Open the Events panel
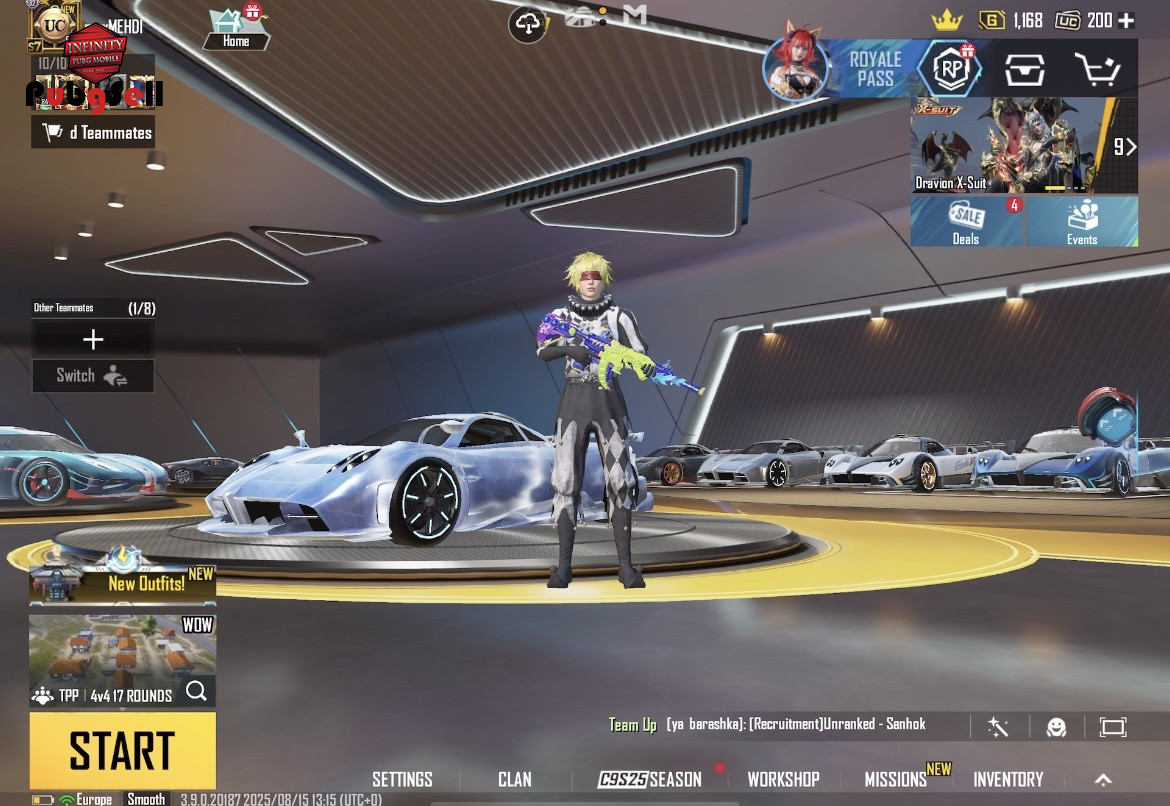The width and height of the screenshot is (1170, 806). [x=1082, y=221]
